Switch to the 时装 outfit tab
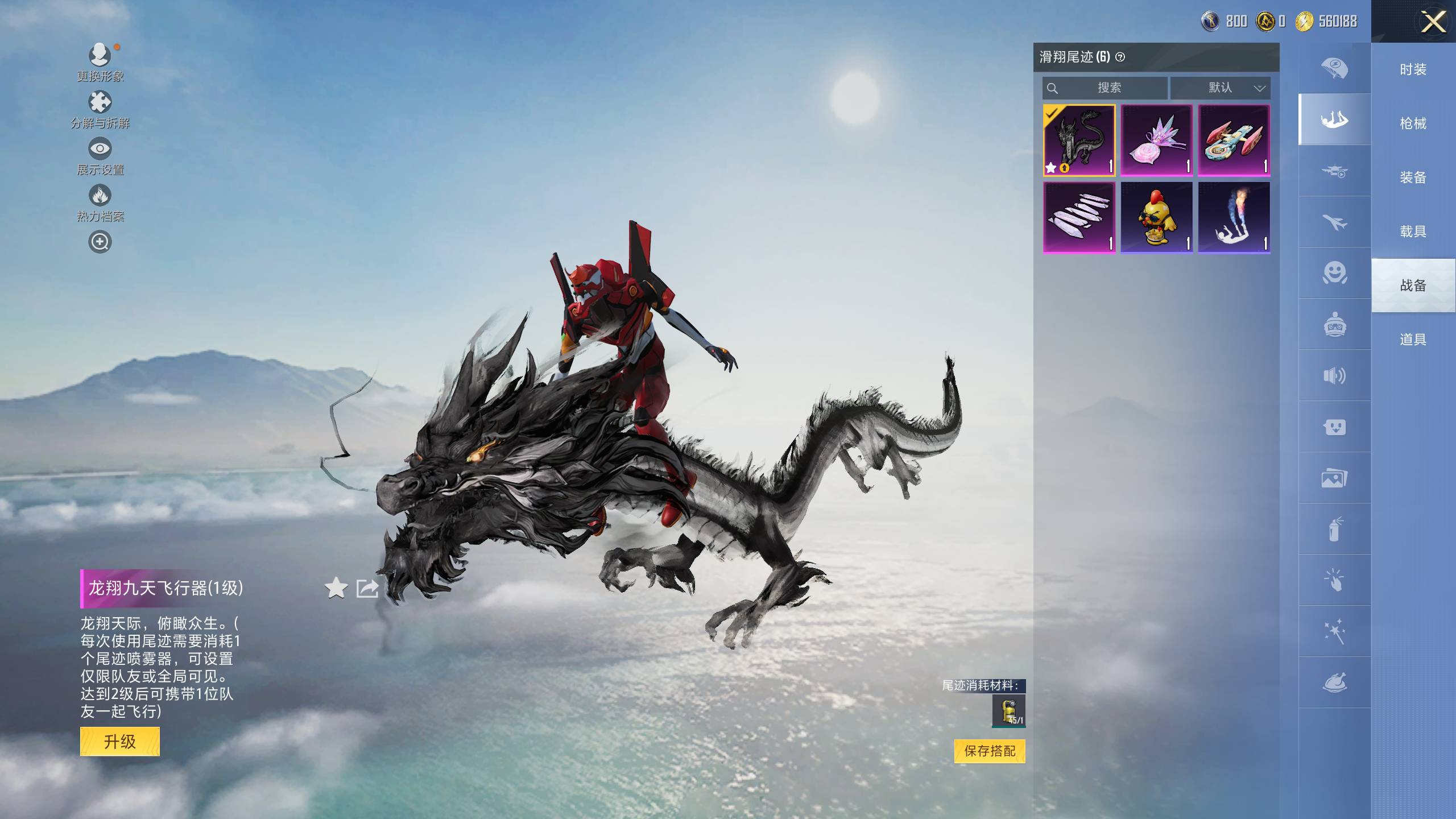 coord(1413,69)
